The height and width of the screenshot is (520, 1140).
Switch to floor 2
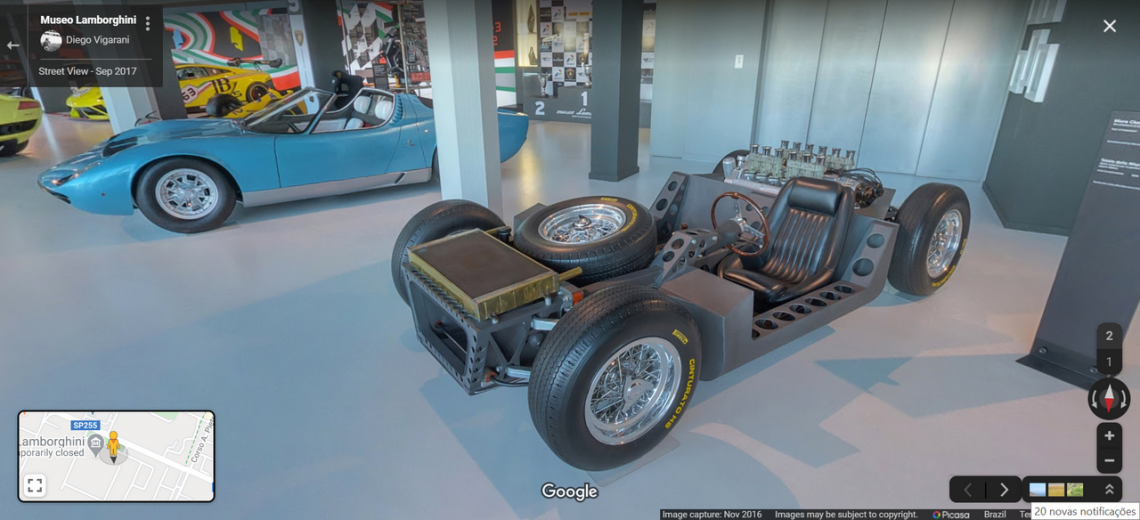[1108, 337]
